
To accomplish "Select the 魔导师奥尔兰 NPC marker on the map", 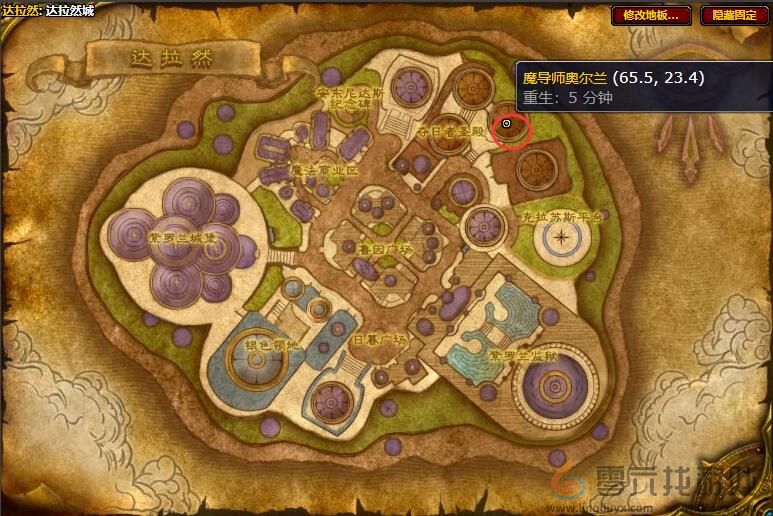I will pos(506,124).
